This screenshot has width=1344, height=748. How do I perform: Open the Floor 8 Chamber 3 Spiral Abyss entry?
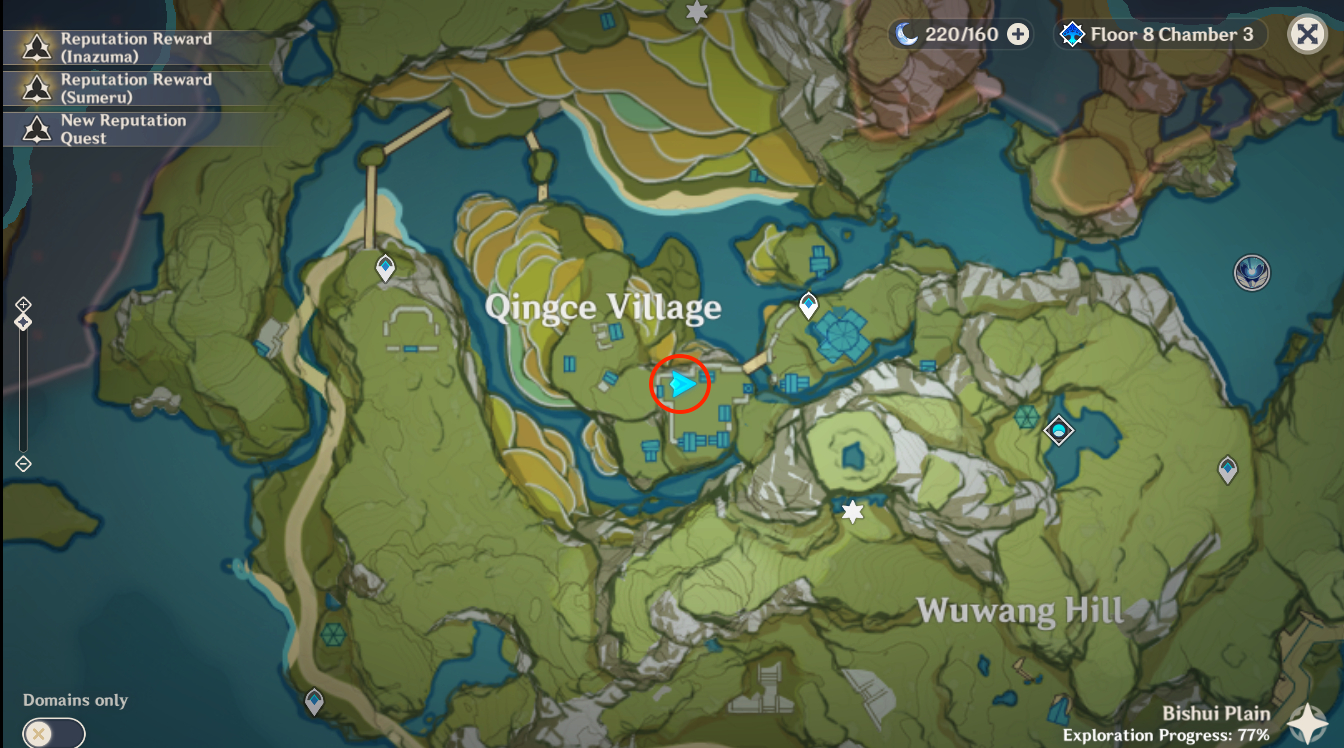click(x=1159, y=34)
